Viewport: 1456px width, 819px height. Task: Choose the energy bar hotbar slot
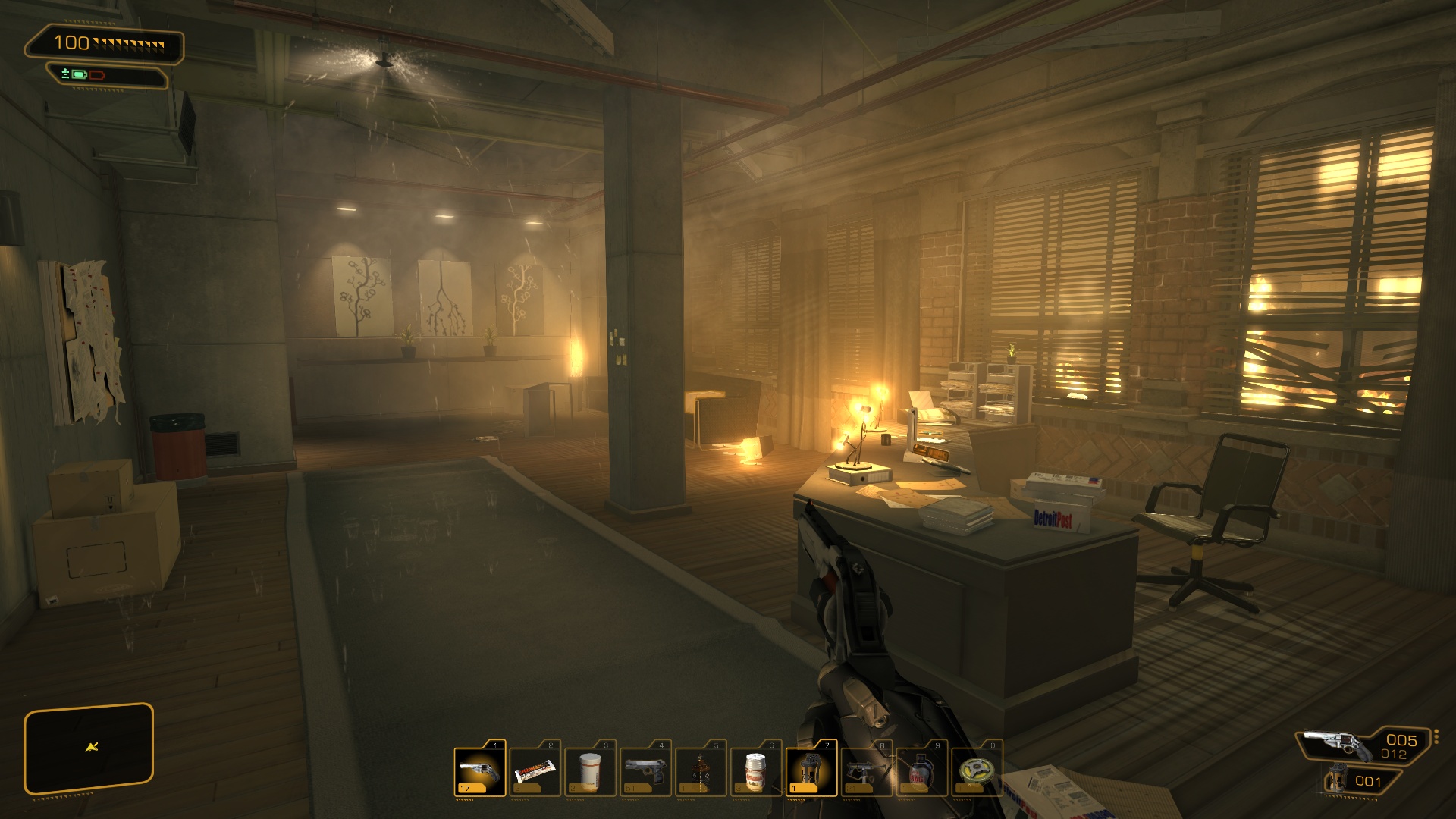click(535, 771)
